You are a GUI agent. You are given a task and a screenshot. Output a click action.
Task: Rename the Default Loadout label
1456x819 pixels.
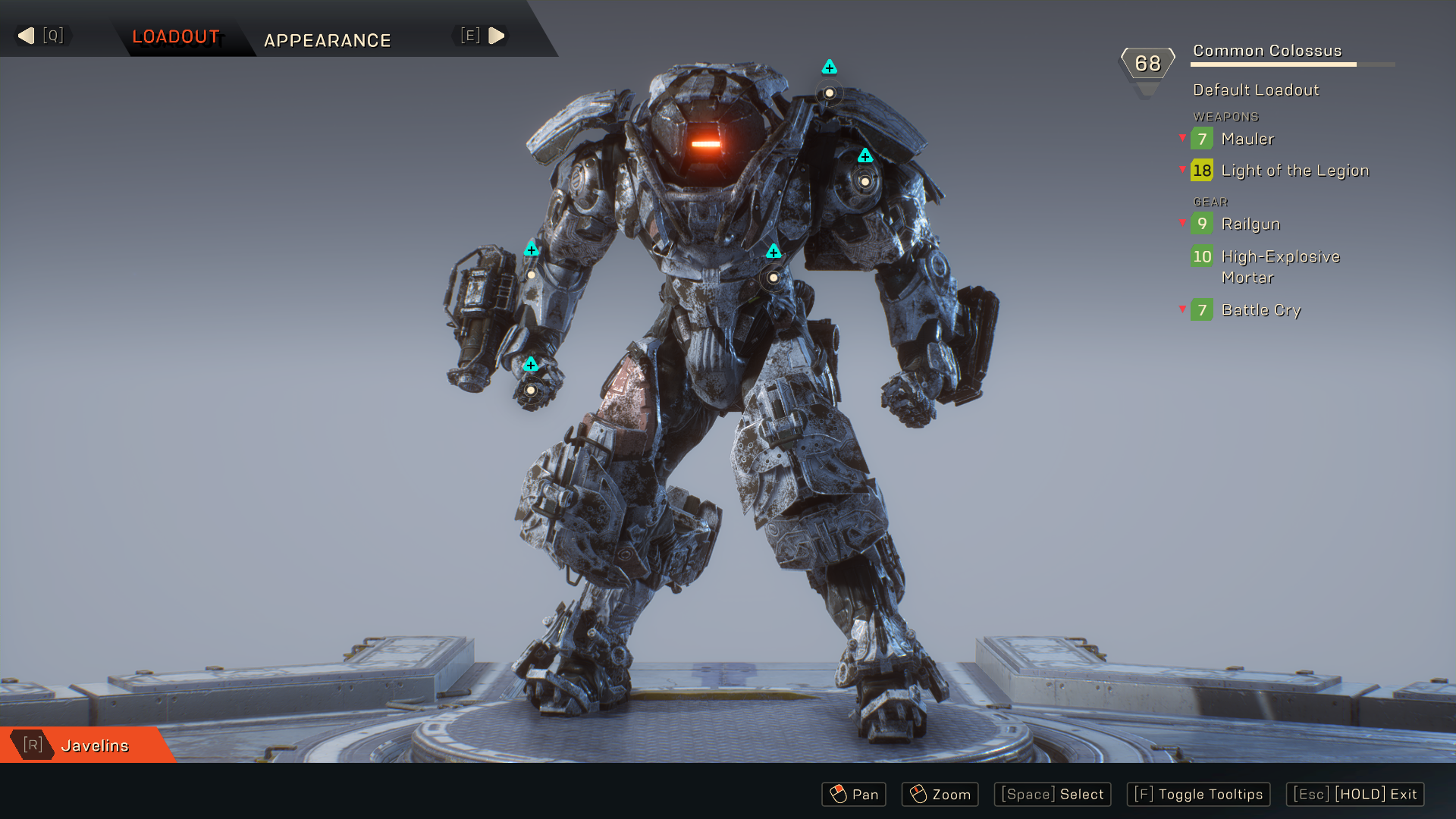(x=1255, y=90)
